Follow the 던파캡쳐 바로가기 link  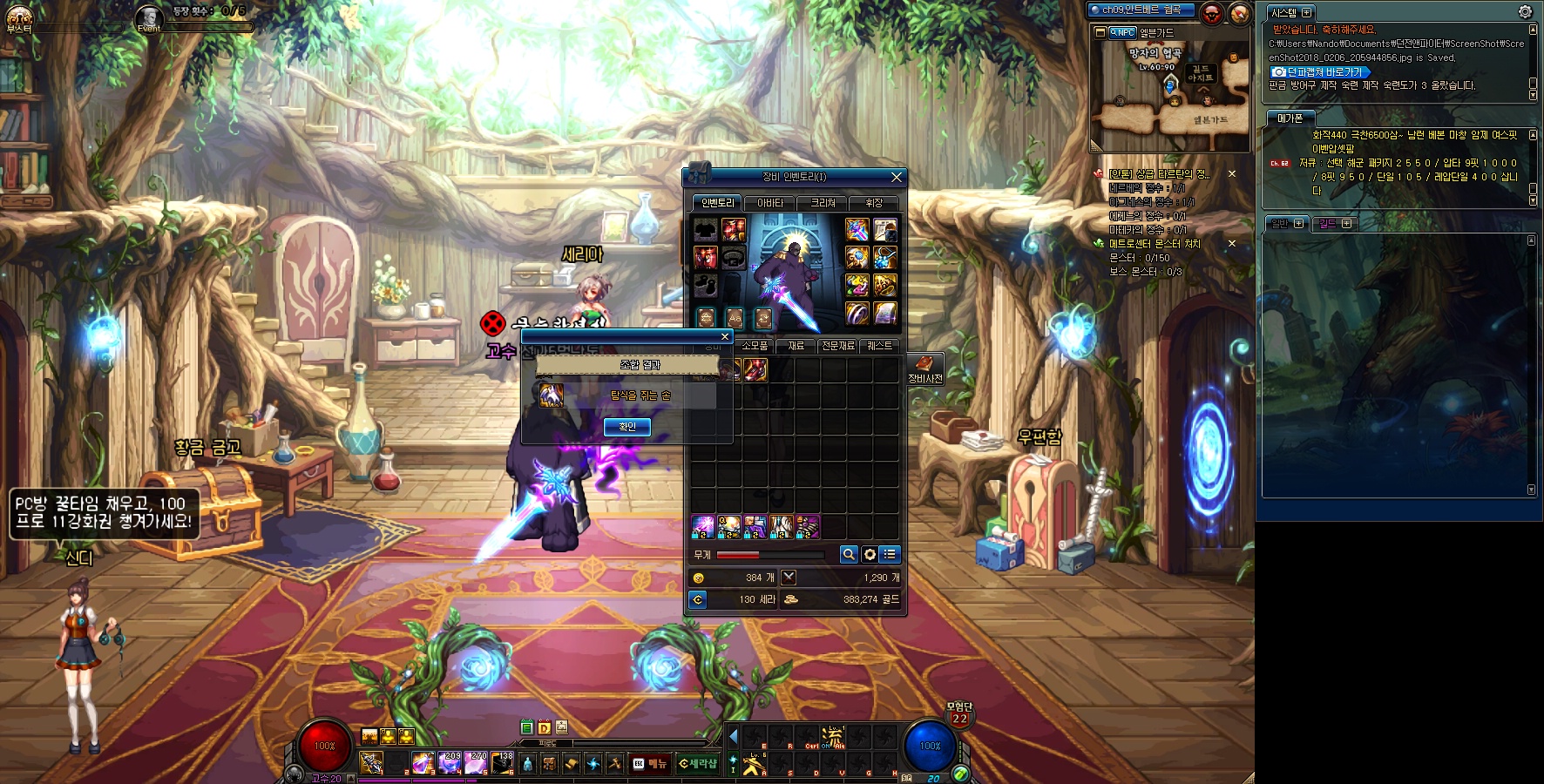click(1319, 72)
